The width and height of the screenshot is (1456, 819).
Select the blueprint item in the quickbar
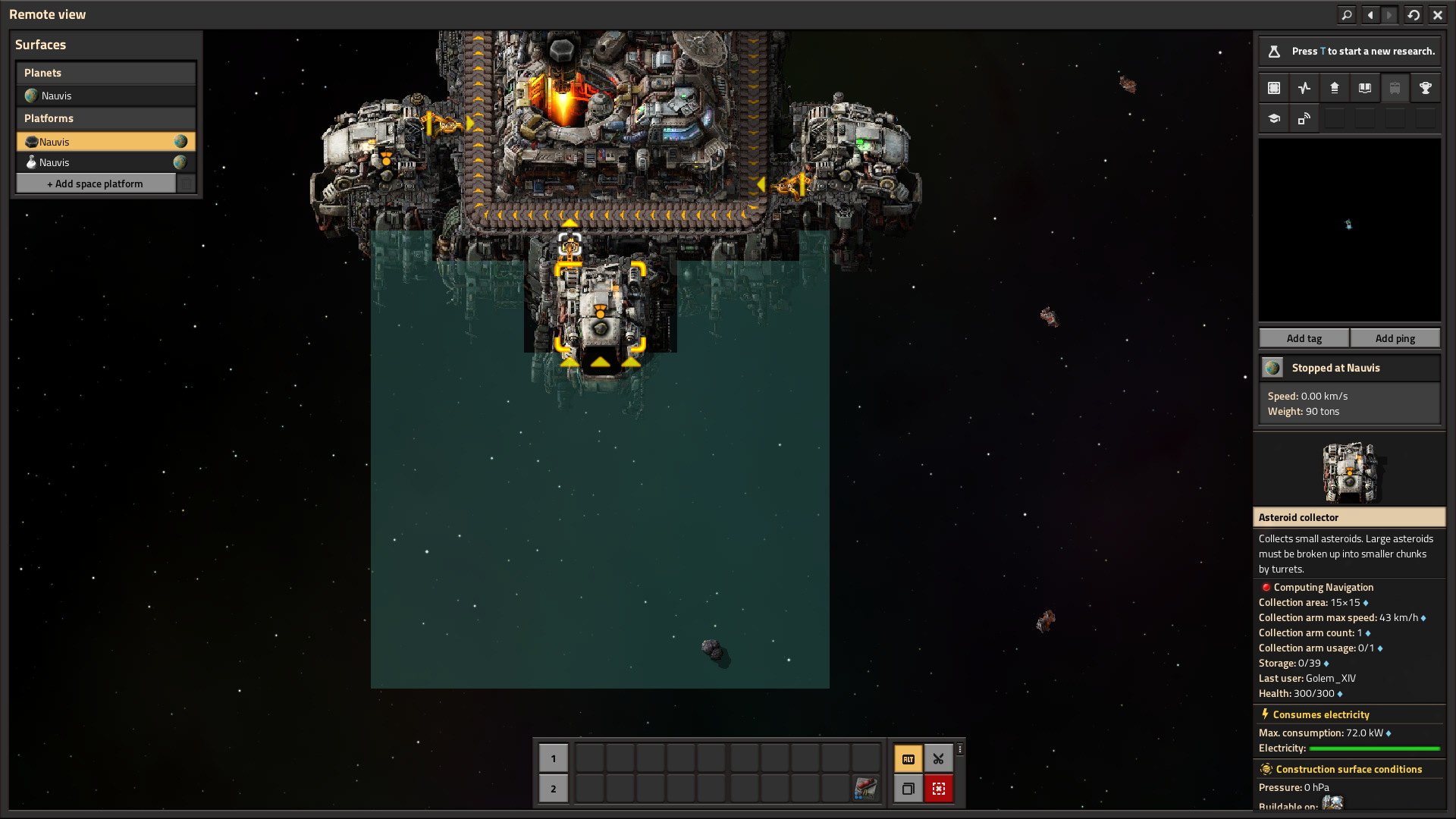pos(865,789)
